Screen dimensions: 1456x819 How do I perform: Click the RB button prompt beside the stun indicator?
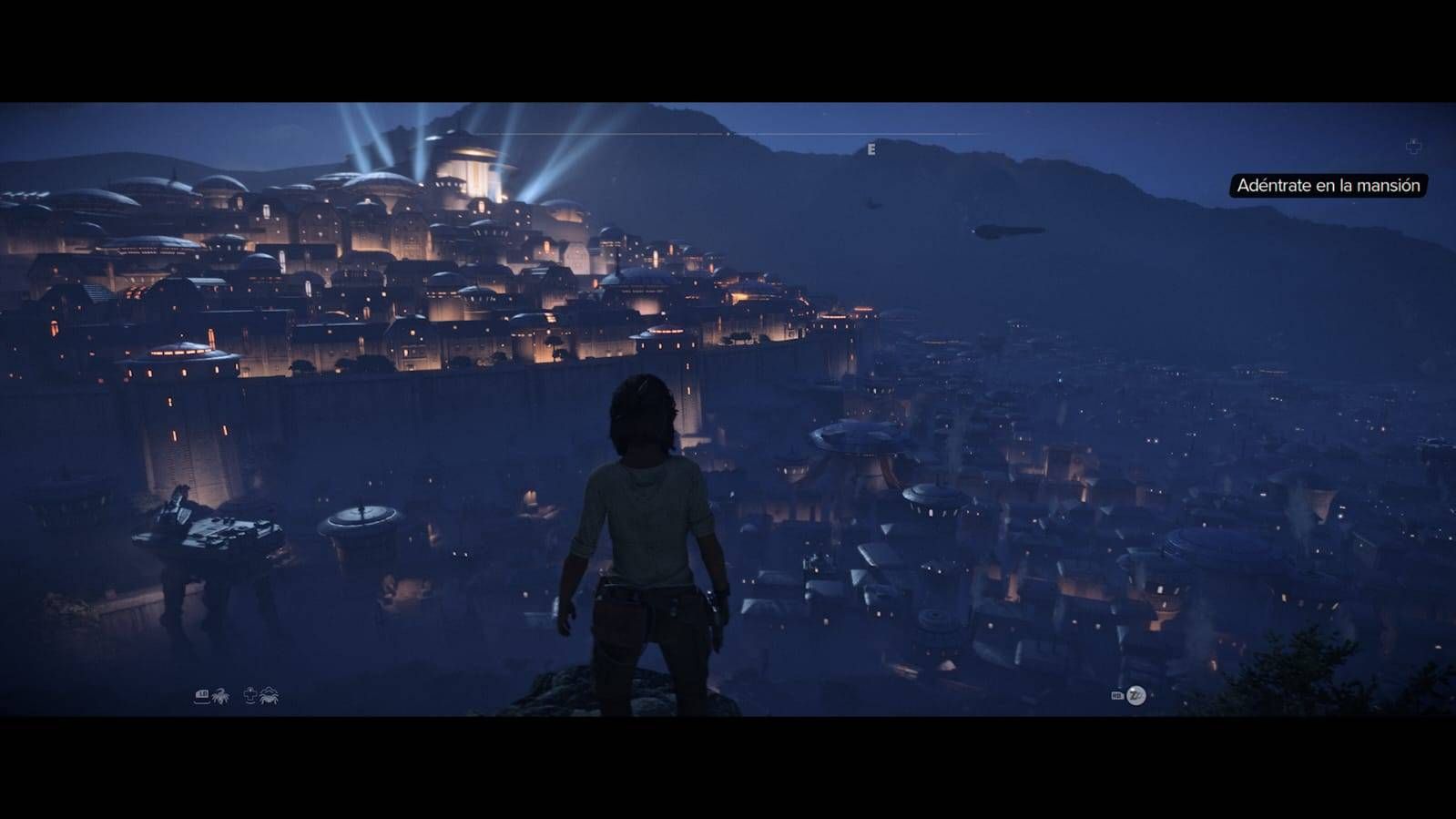point(1117,695)
